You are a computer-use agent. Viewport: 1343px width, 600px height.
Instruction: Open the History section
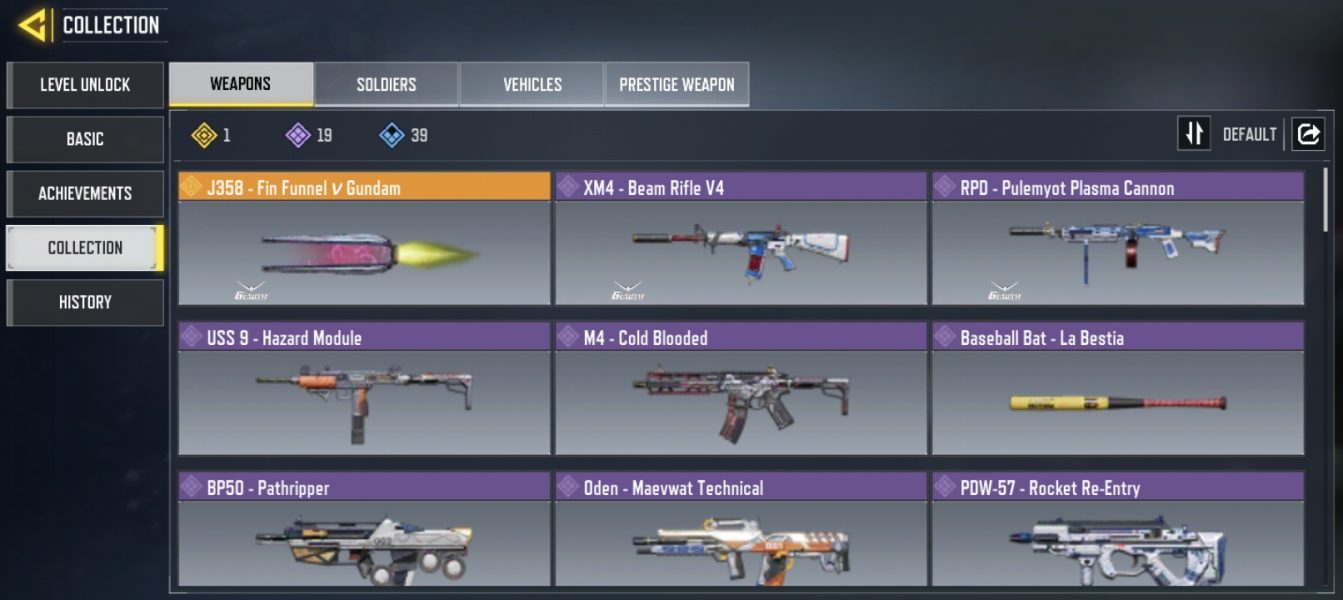tap(85, 302)
